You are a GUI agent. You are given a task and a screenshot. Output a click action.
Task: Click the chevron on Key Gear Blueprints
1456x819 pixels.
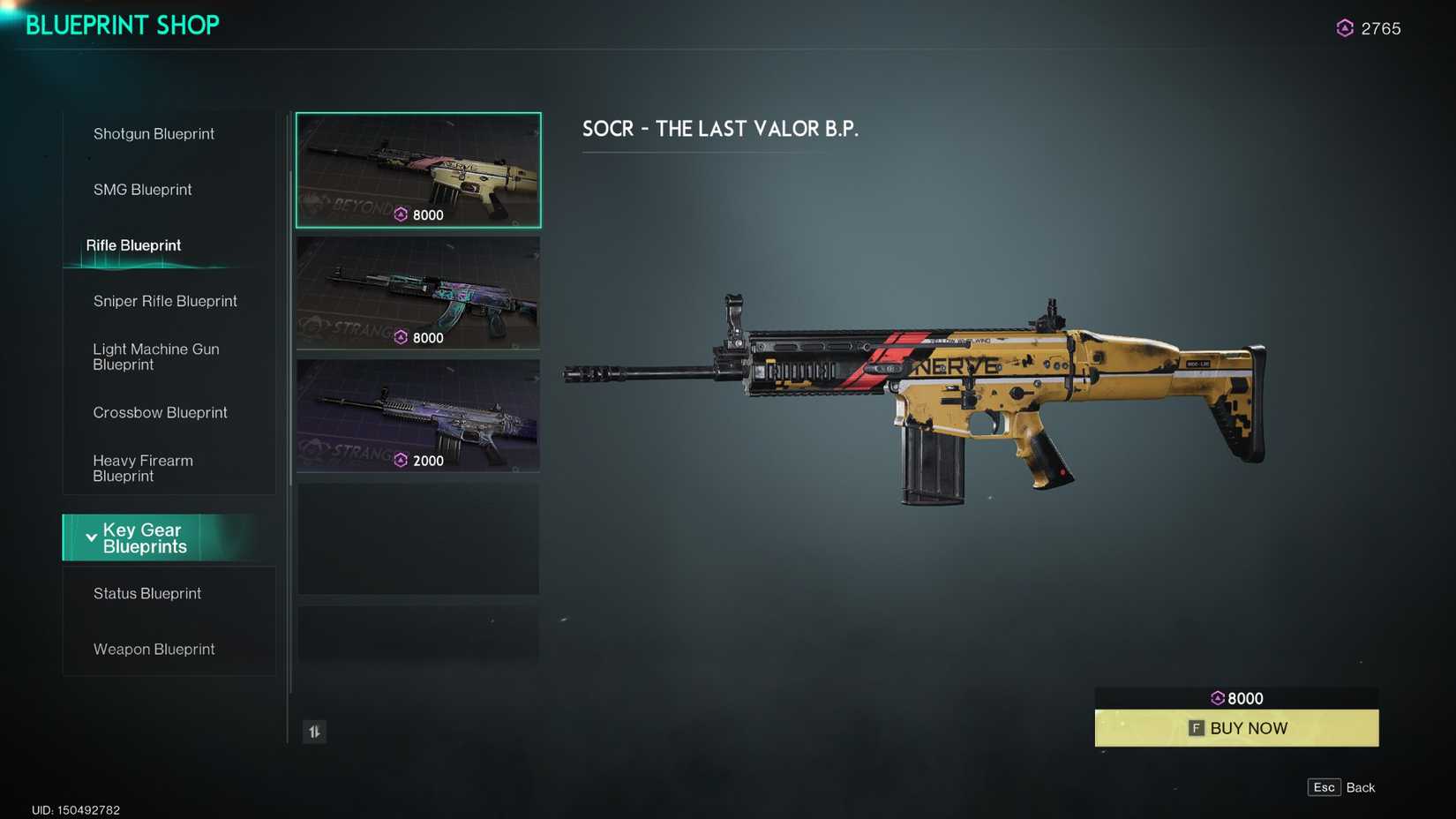pyautogui.click(x=91, y=537)
